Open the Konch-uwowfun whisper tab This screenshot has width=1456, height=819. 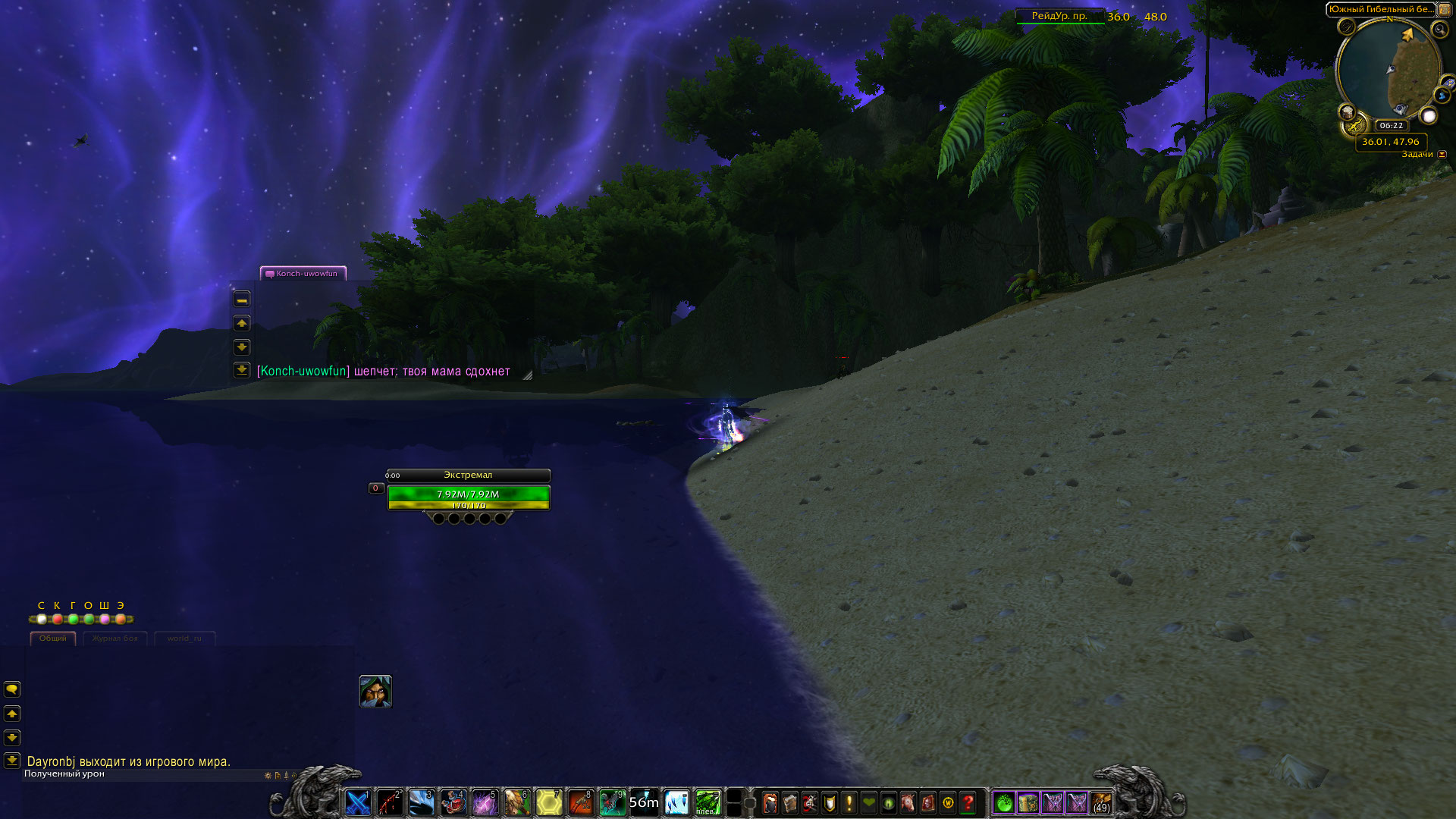coord(303,274)
